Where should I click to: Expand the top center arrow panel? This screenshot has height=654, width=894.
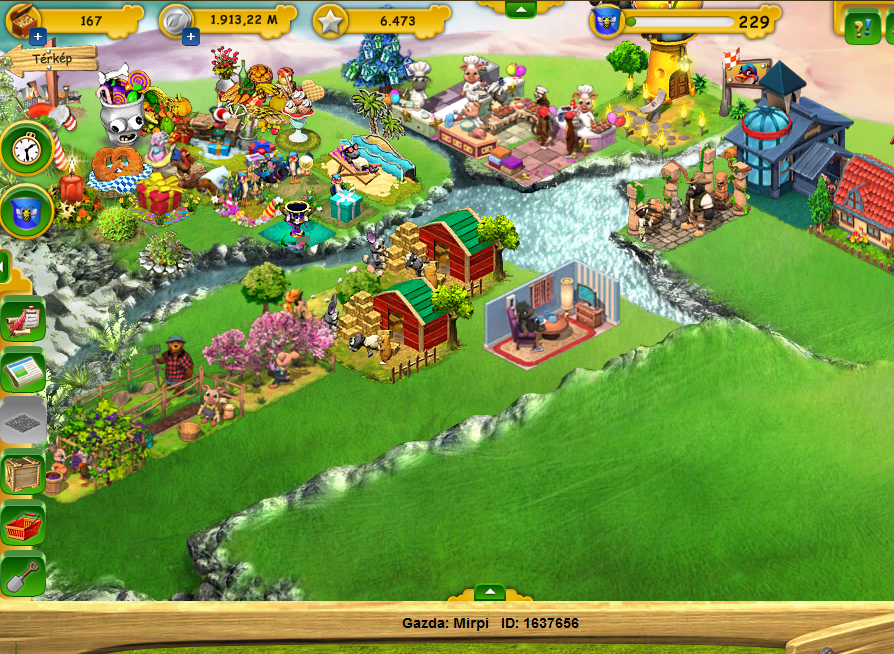coord(519,9)
